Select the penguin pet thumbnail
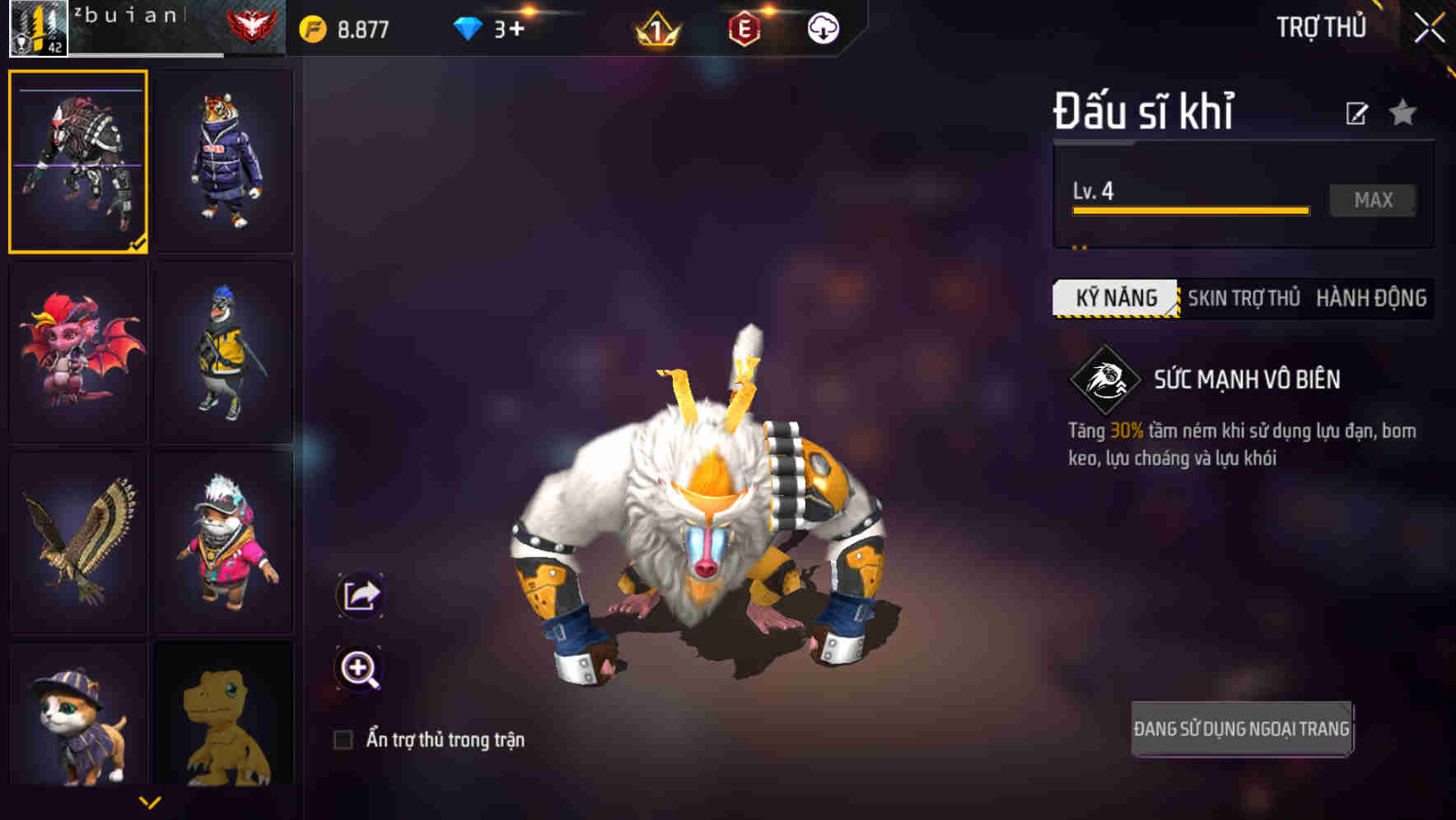Image resolution: width=1456 pixels, height=820 pixels. click(223, 351)
